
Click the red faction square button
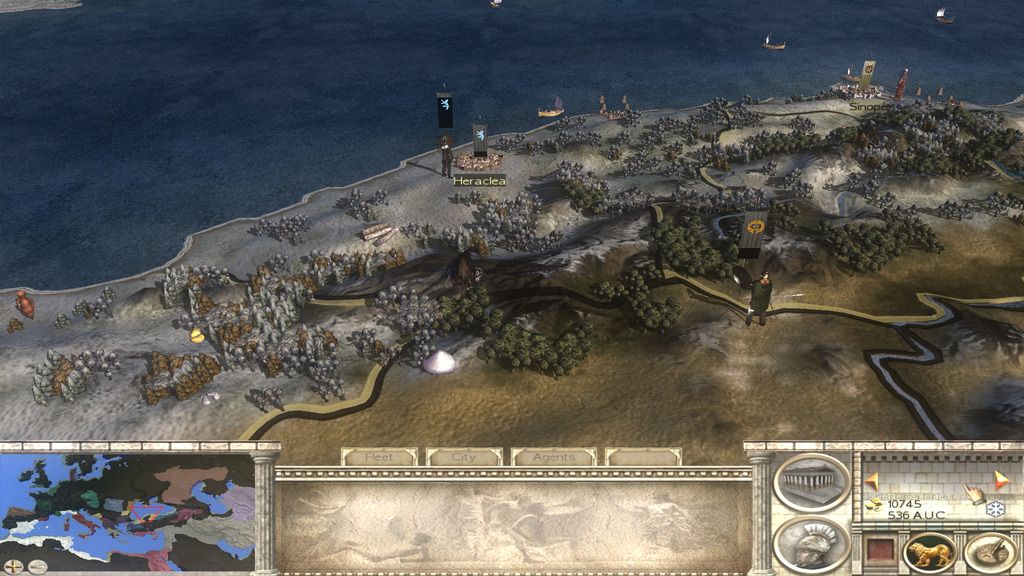[880, 552]
